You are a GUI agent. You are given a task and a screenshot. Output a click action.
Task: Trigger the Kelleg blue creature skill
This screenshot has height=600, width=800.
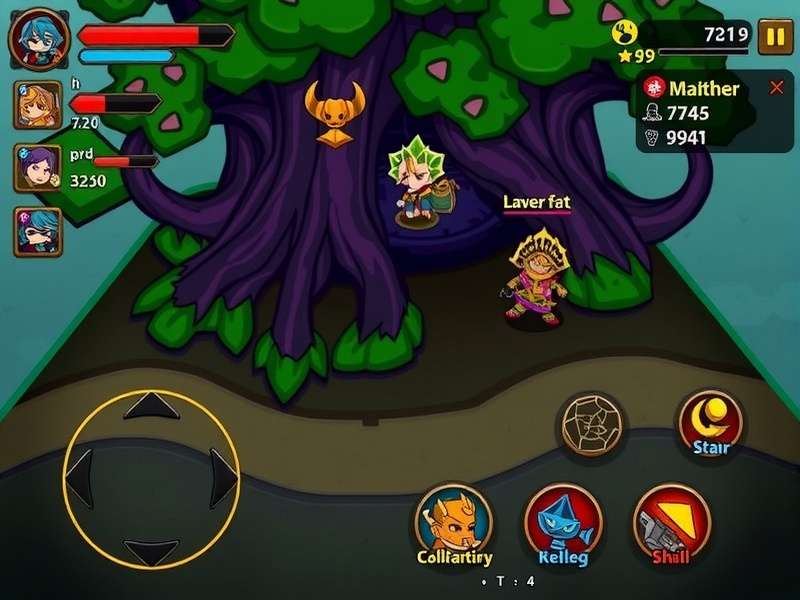[562, 520]
